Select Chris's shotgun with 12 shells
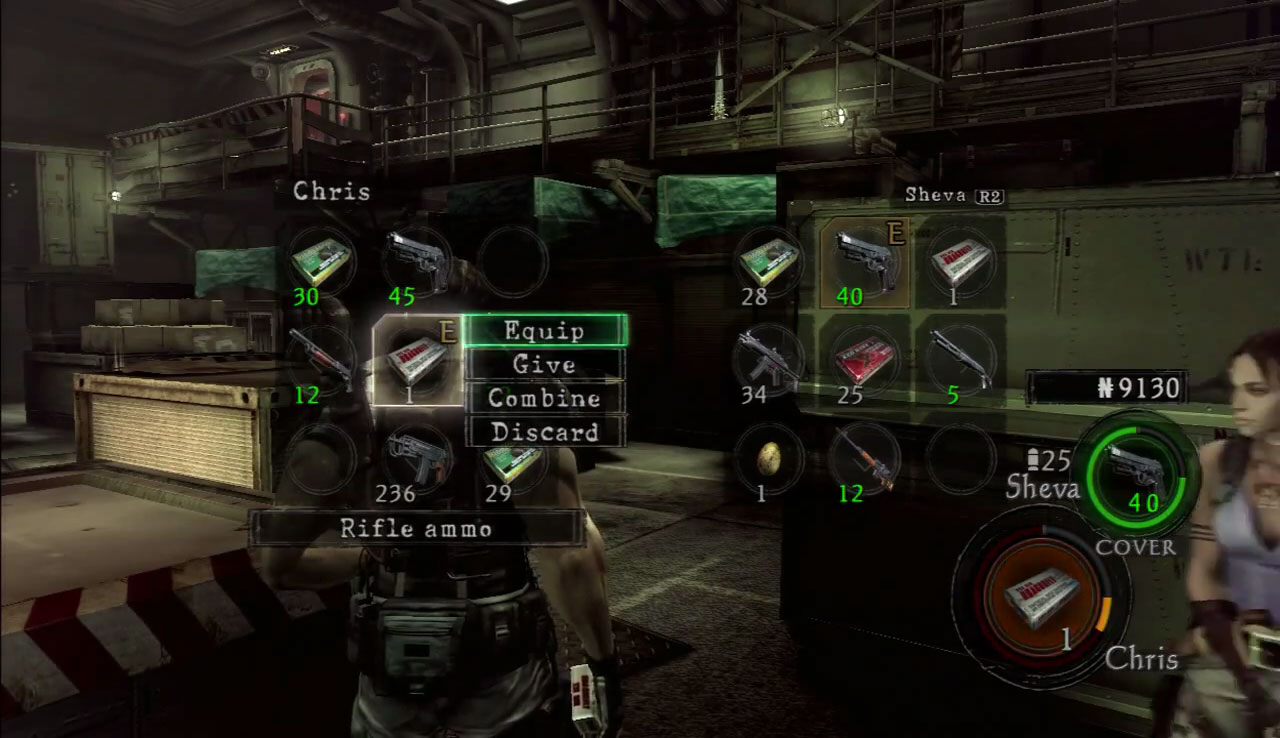 [321, 360]
